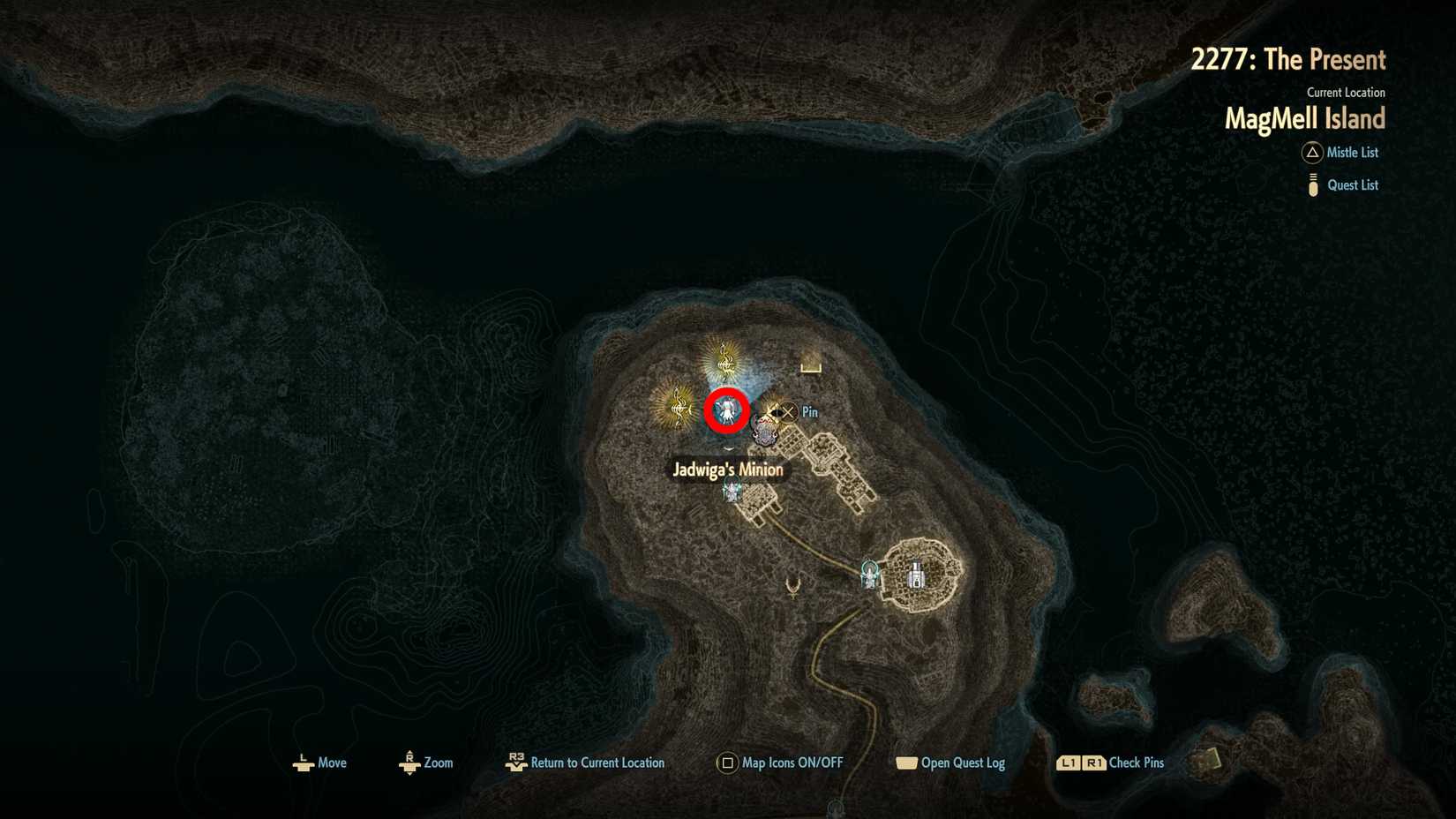The height and width of the screenshot is (819, 1456).
Task: Click the Zoom control at the bottom bar
Action: click(409, 763)
